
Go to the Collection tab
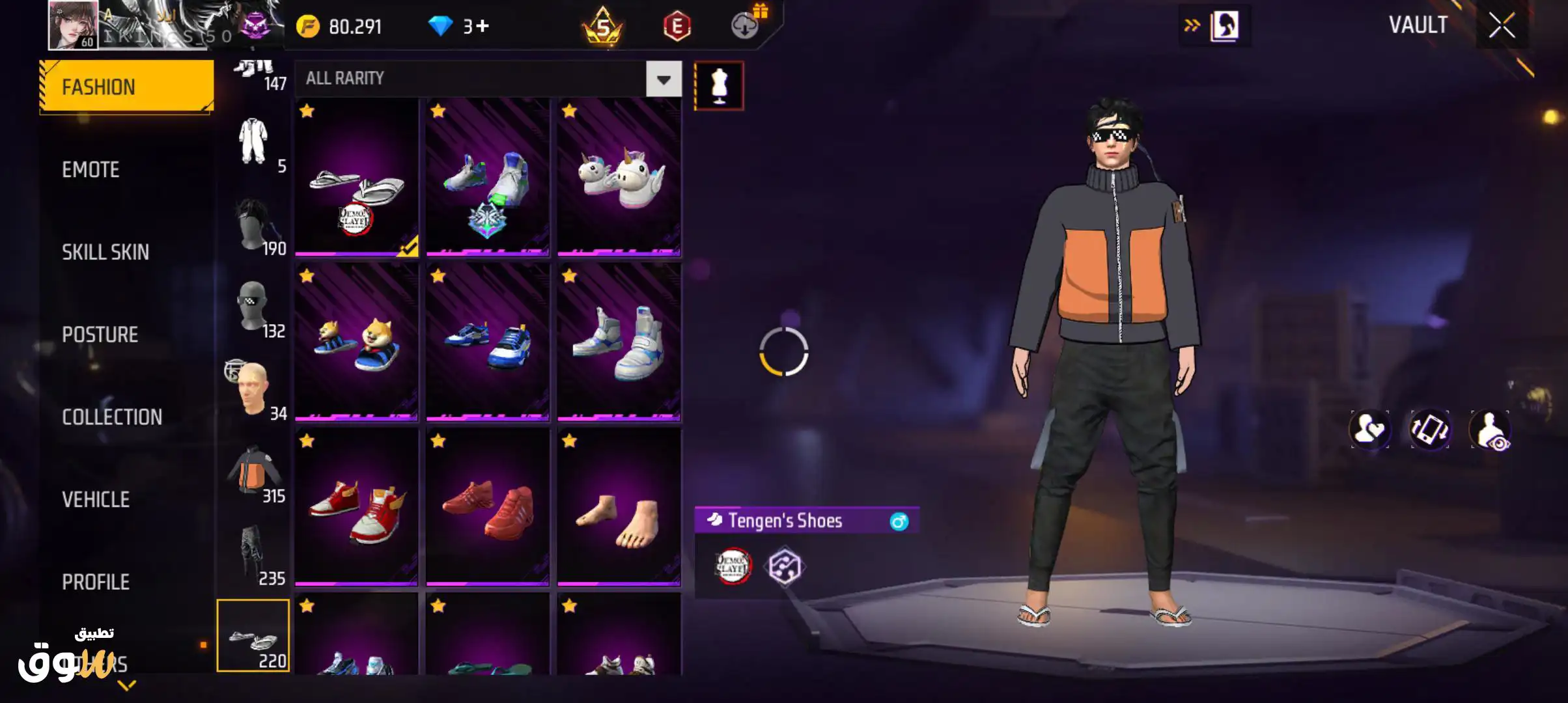(112, 417)
